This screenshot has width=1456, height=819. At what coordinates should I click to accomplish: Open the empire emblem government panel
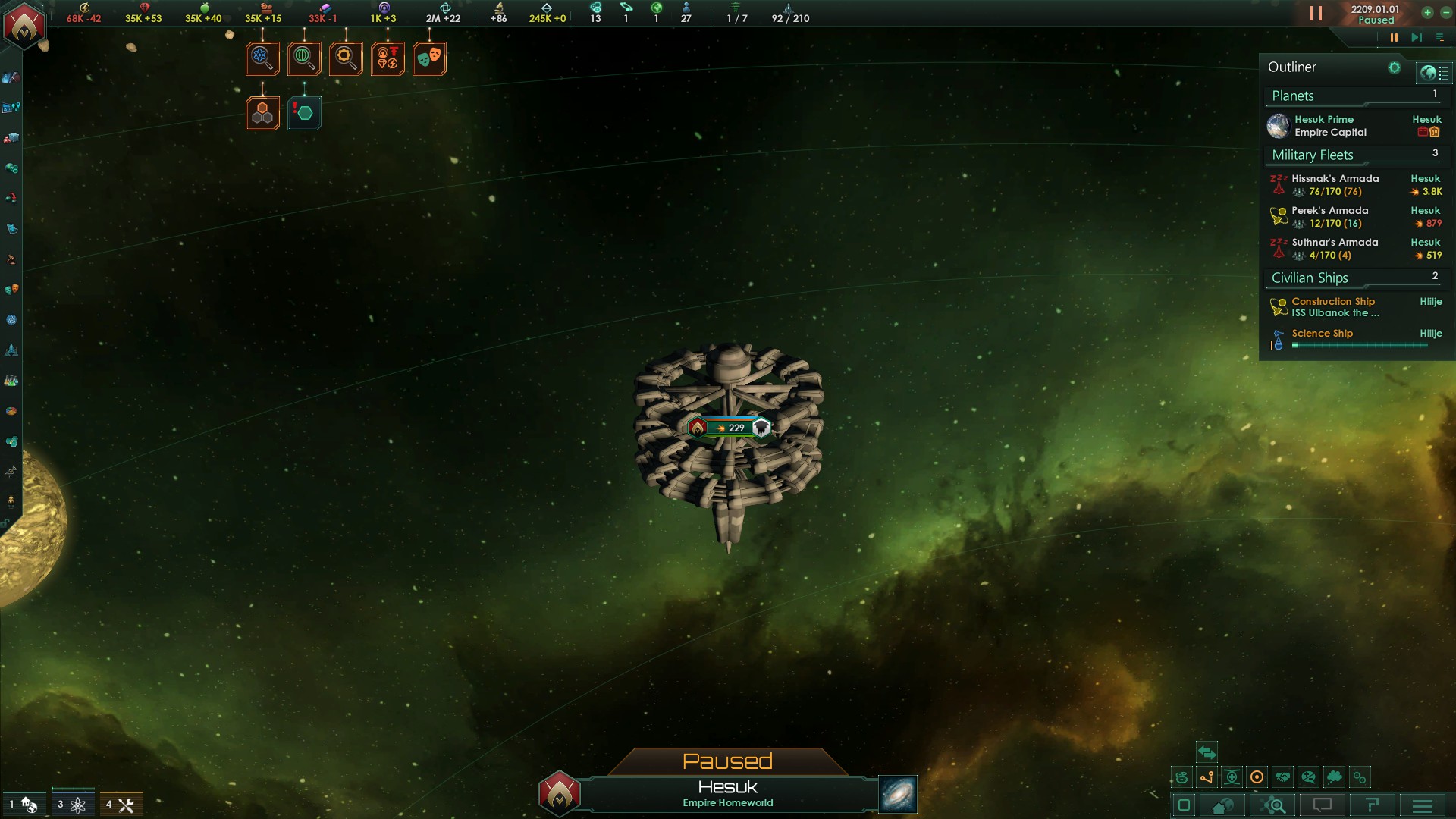coord(24,25)
